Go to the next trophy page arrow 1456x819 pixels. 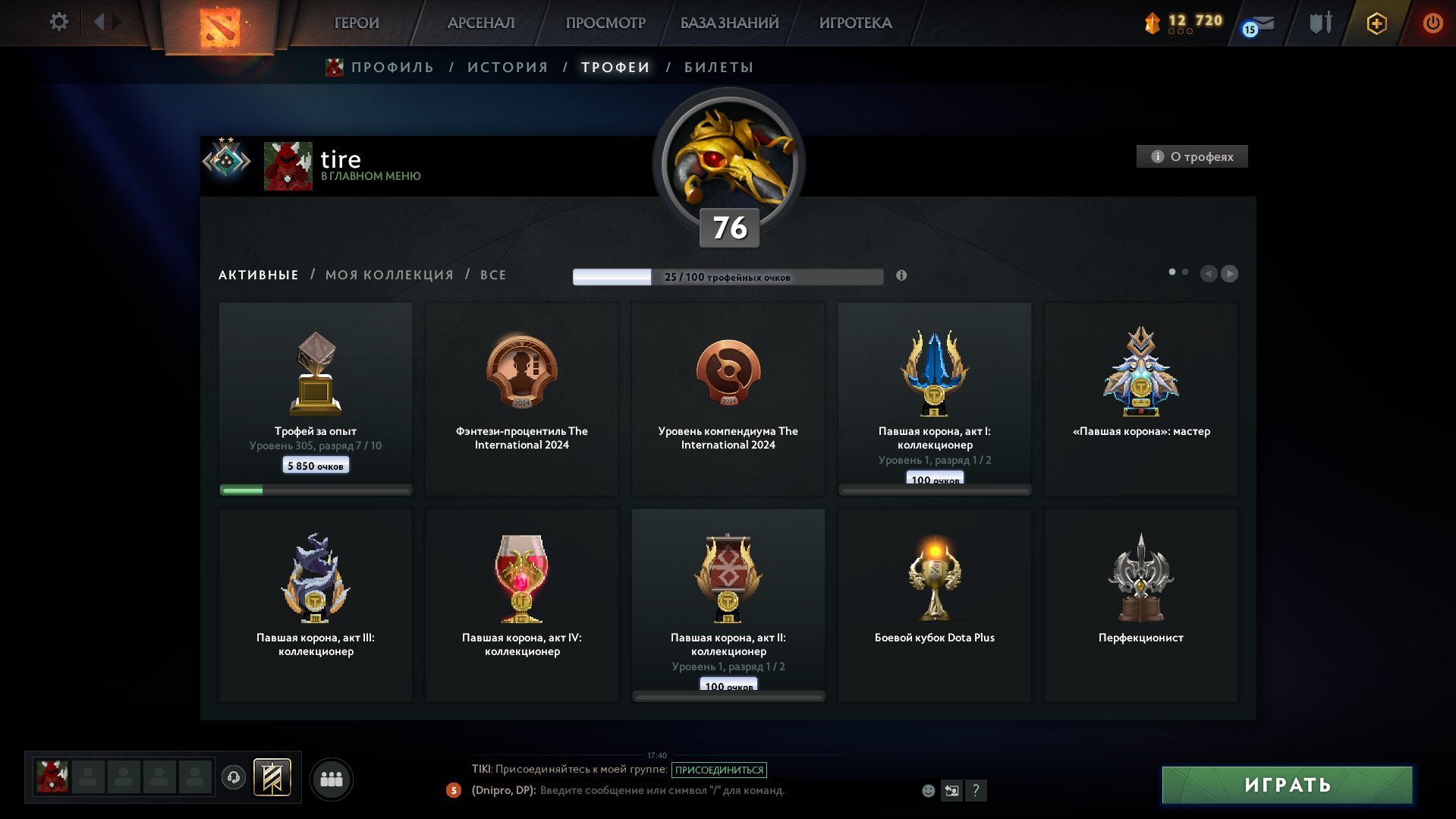point(1229,273)
